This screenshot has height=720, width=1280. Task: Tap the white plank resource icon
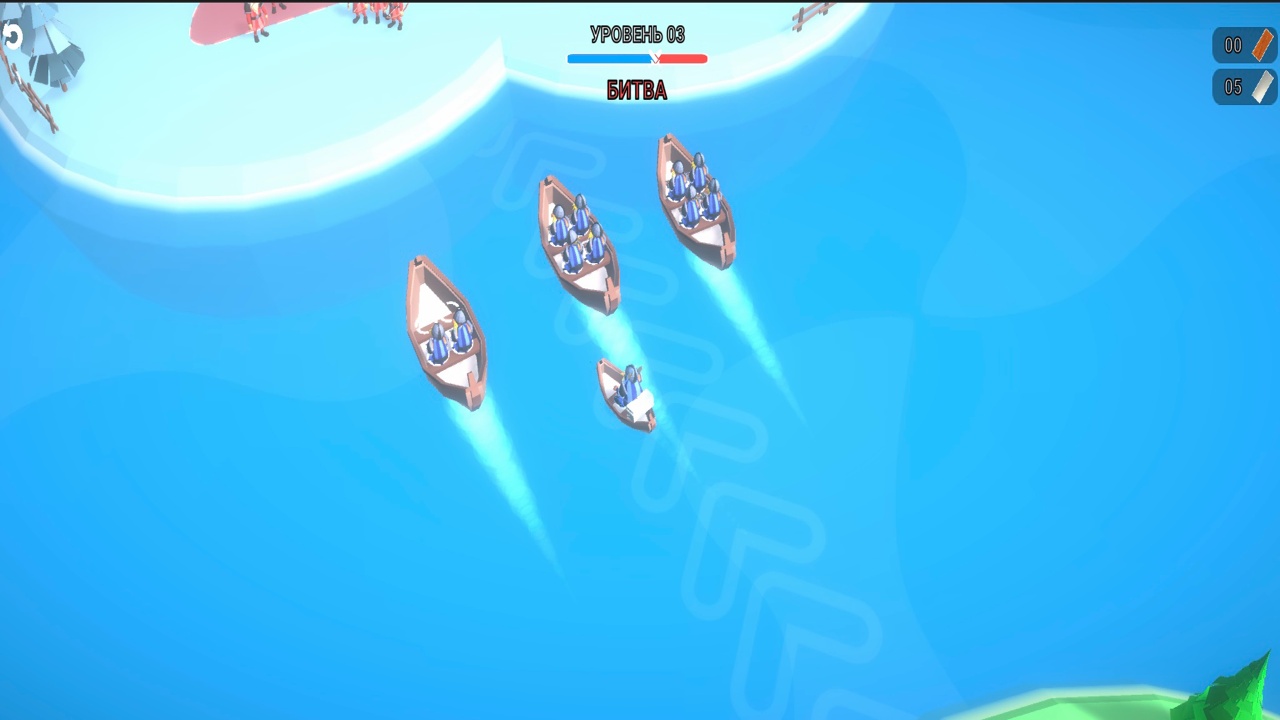[x=1262, y=87]
